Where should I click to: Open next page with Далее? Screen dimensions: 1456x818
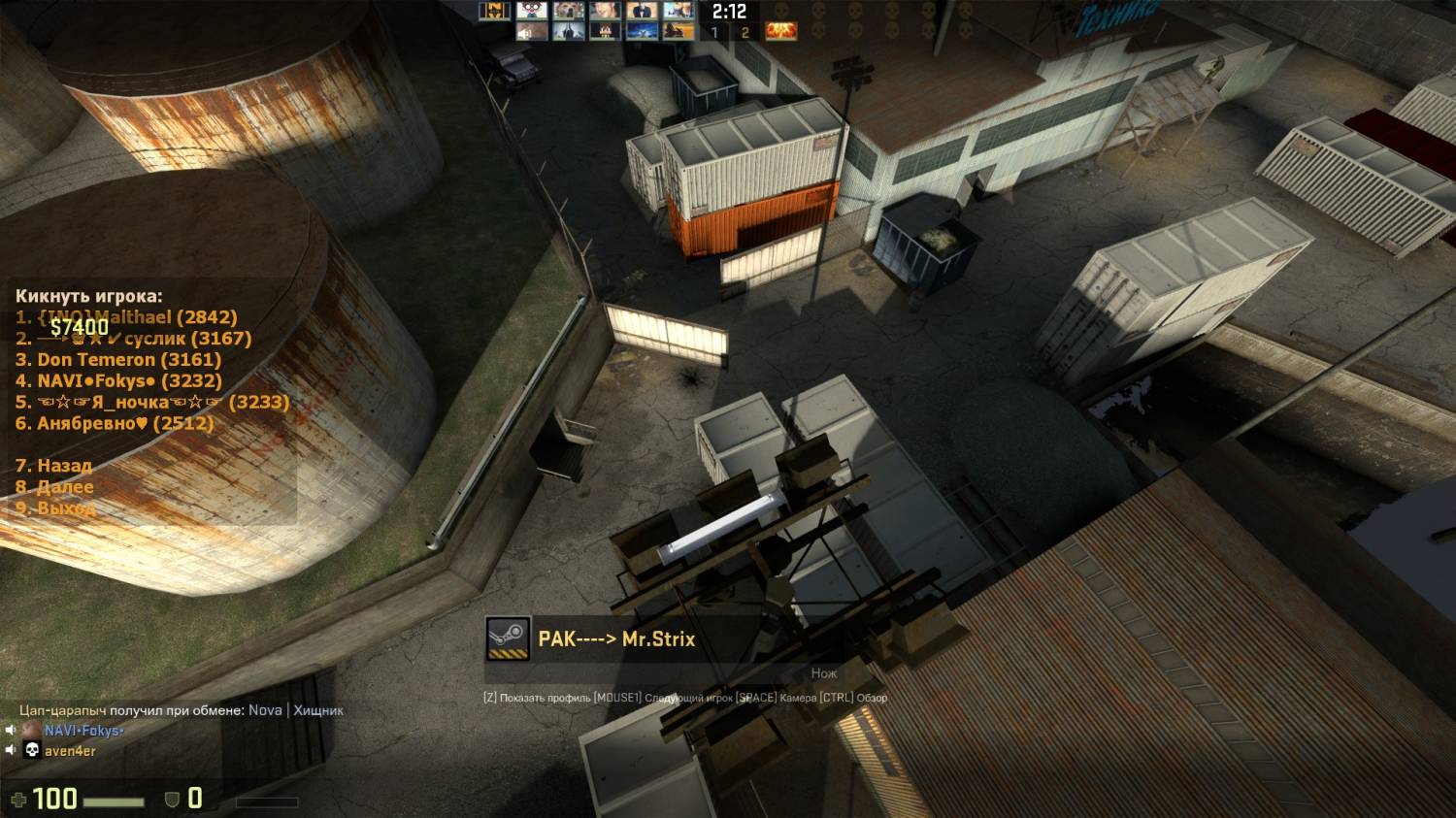point(54,487)
